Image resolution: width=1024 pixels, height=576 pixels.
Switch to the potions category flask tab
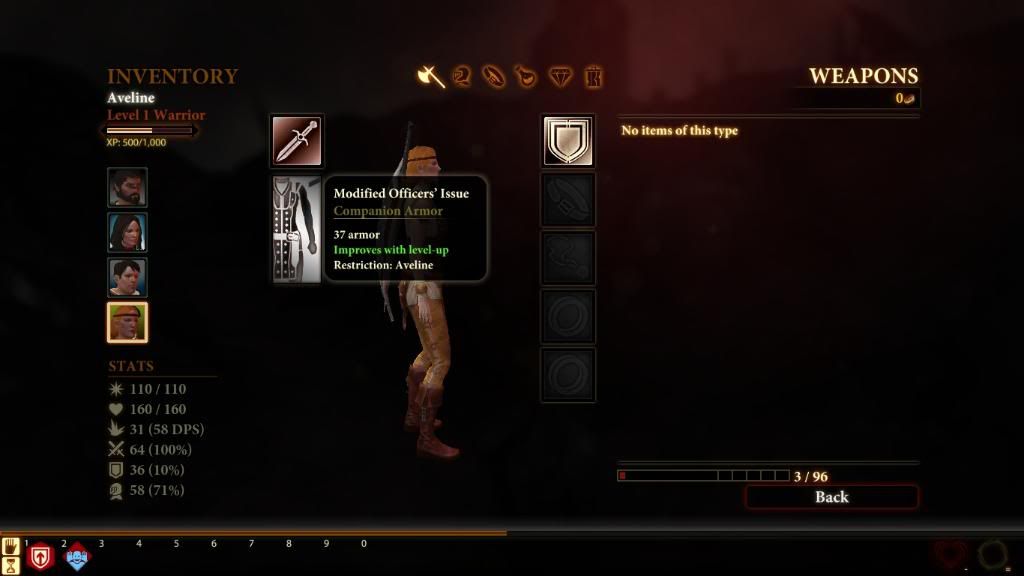click(526, 76)
